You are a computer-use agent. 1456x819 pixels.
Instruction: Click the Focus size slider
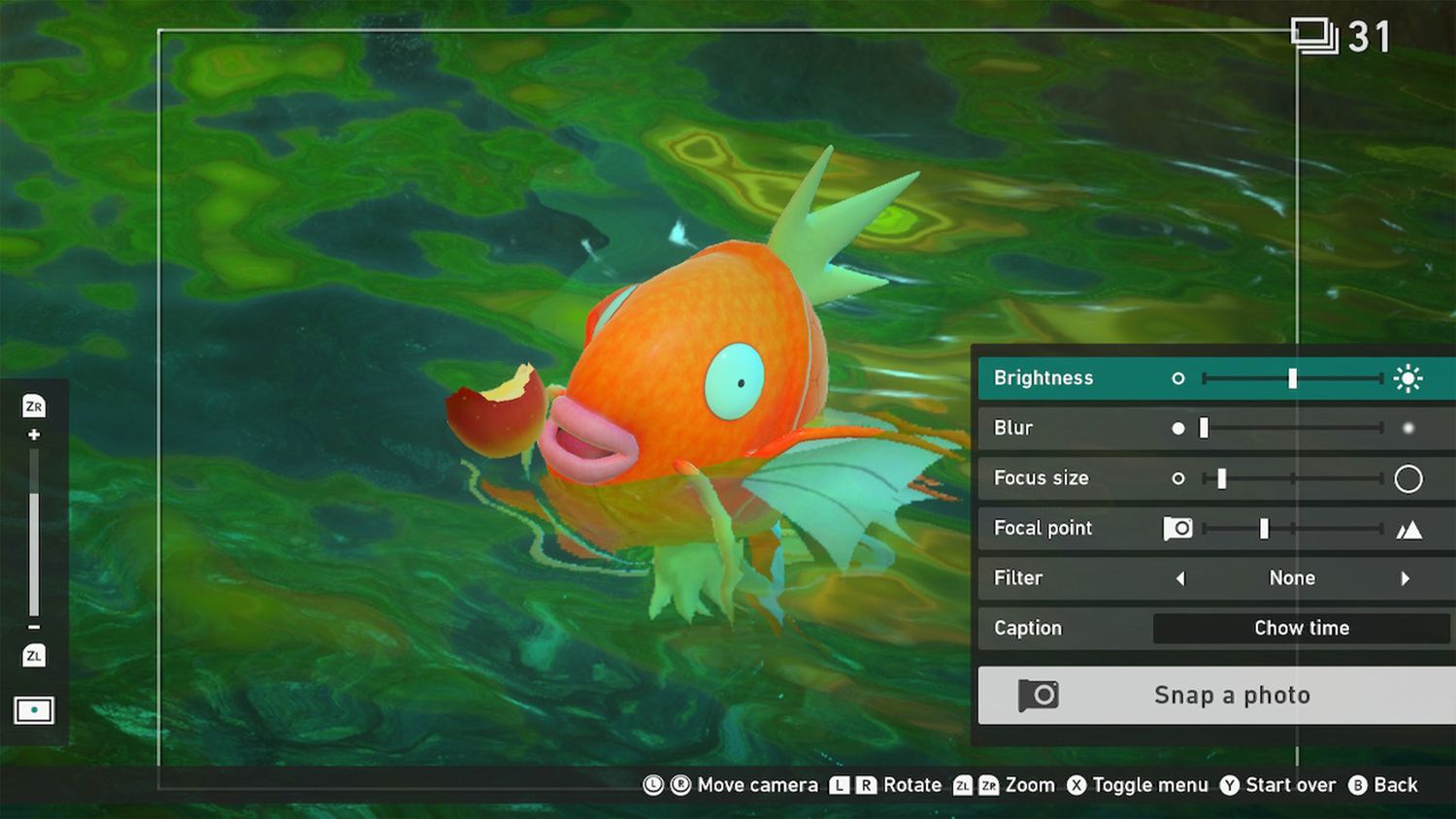coord(1291,478)
